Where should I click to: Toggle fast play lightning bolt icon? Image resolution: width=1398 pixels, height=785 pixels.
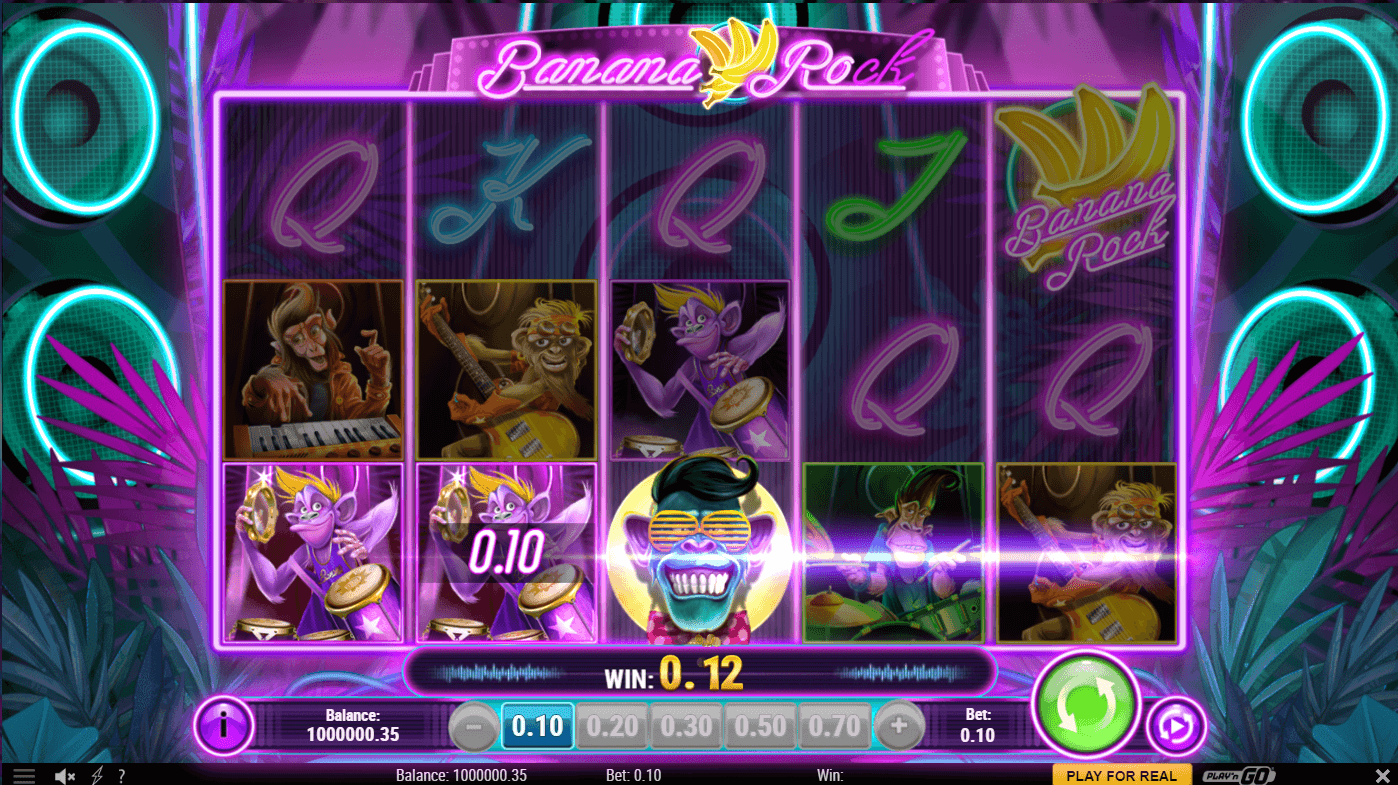click(98, 776)
